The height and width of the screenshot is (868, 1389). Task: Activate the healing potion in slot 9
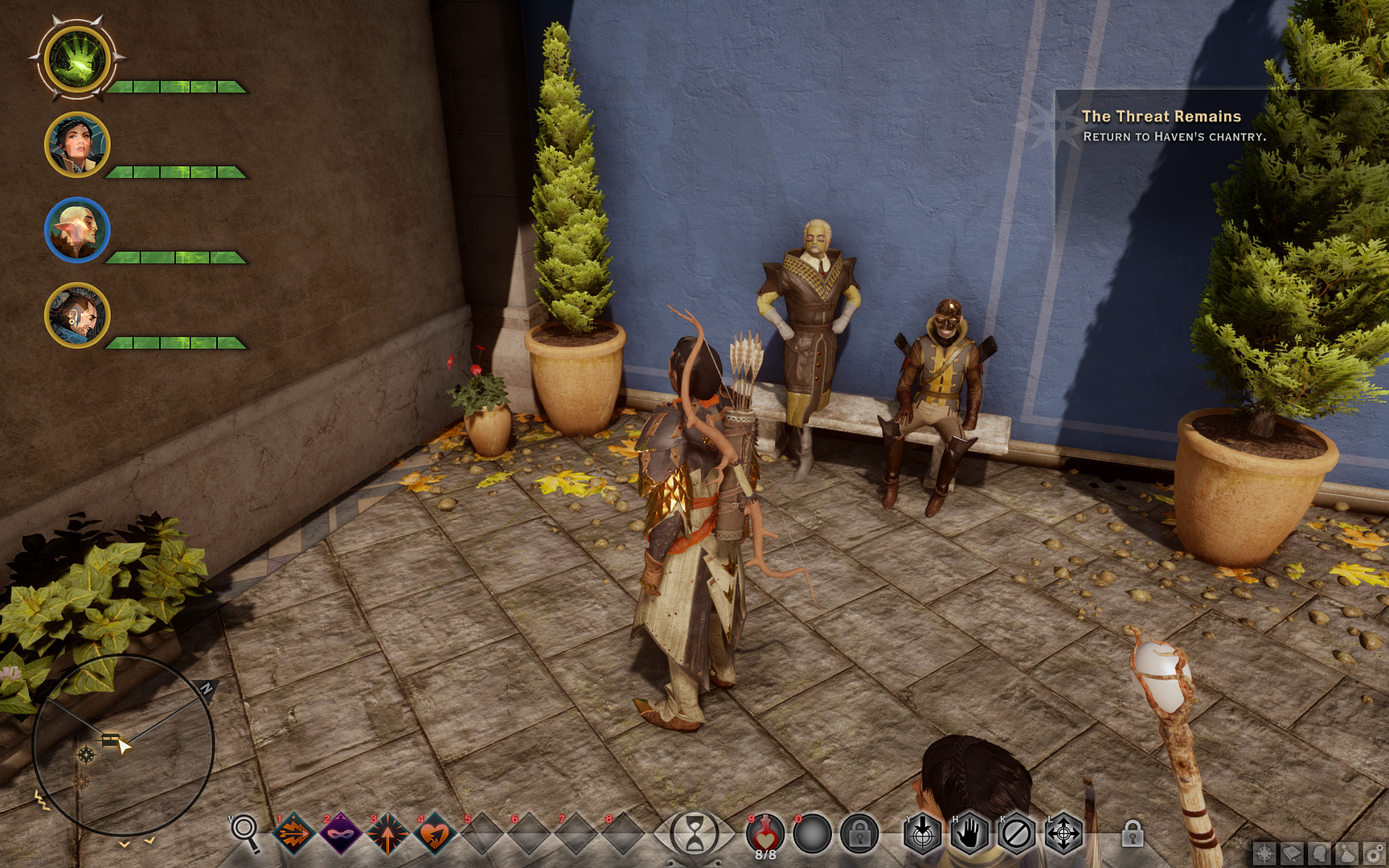[x=764, y=833]
